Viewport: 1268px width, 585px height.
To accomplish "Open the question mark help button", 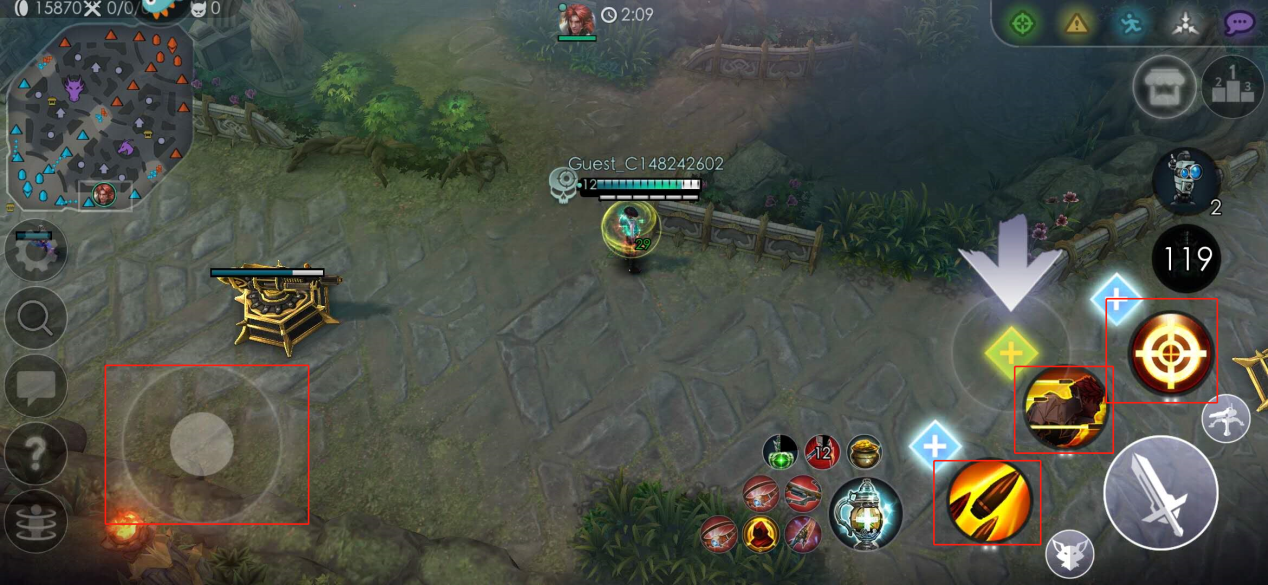I will pos(36,453).
